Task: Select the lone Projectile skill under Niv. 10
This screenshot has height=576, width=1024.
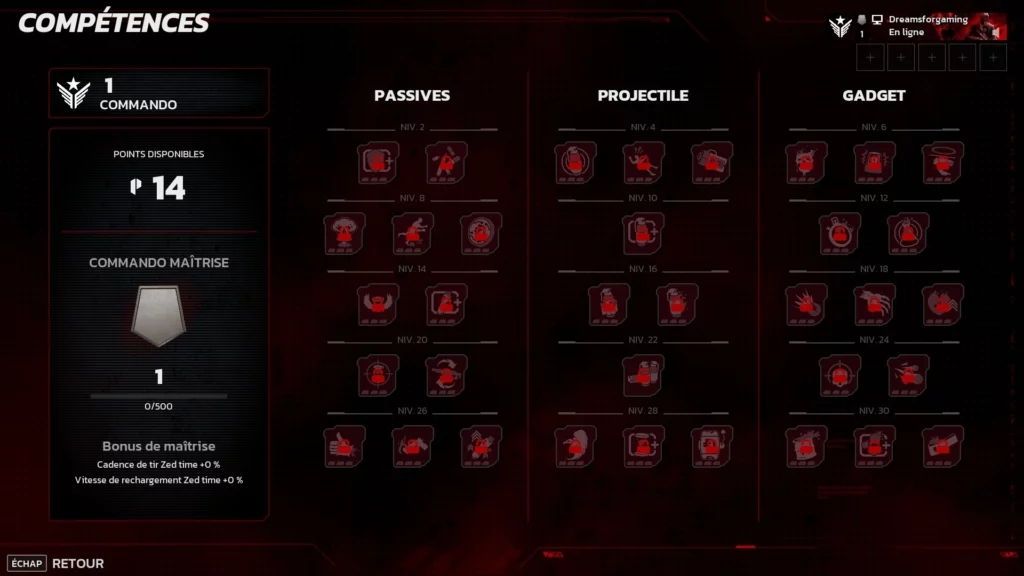Action: tap(643, 233)
